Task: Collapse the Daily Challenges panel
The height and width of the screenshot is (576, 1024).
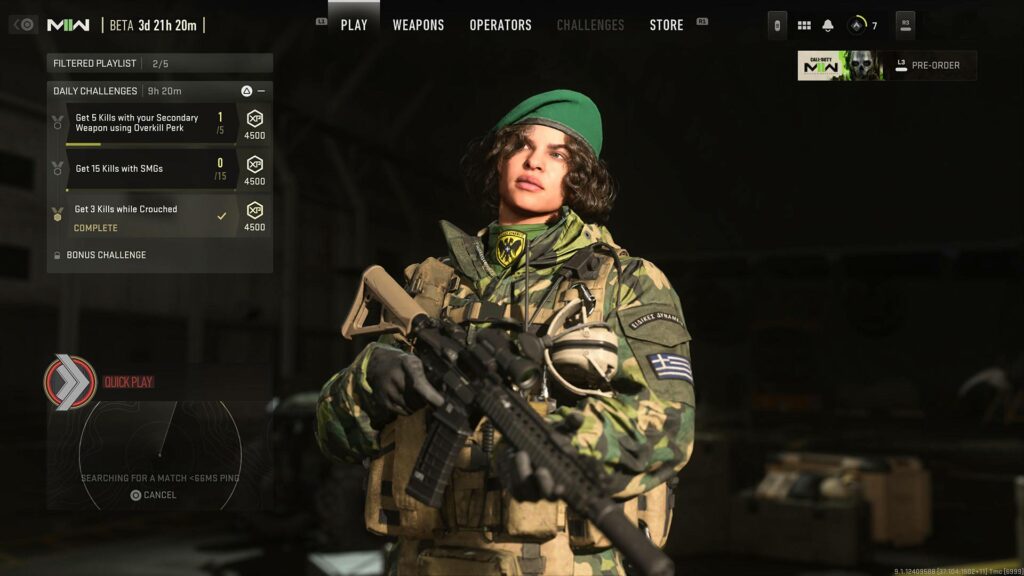Action: (x=261, y=91)
